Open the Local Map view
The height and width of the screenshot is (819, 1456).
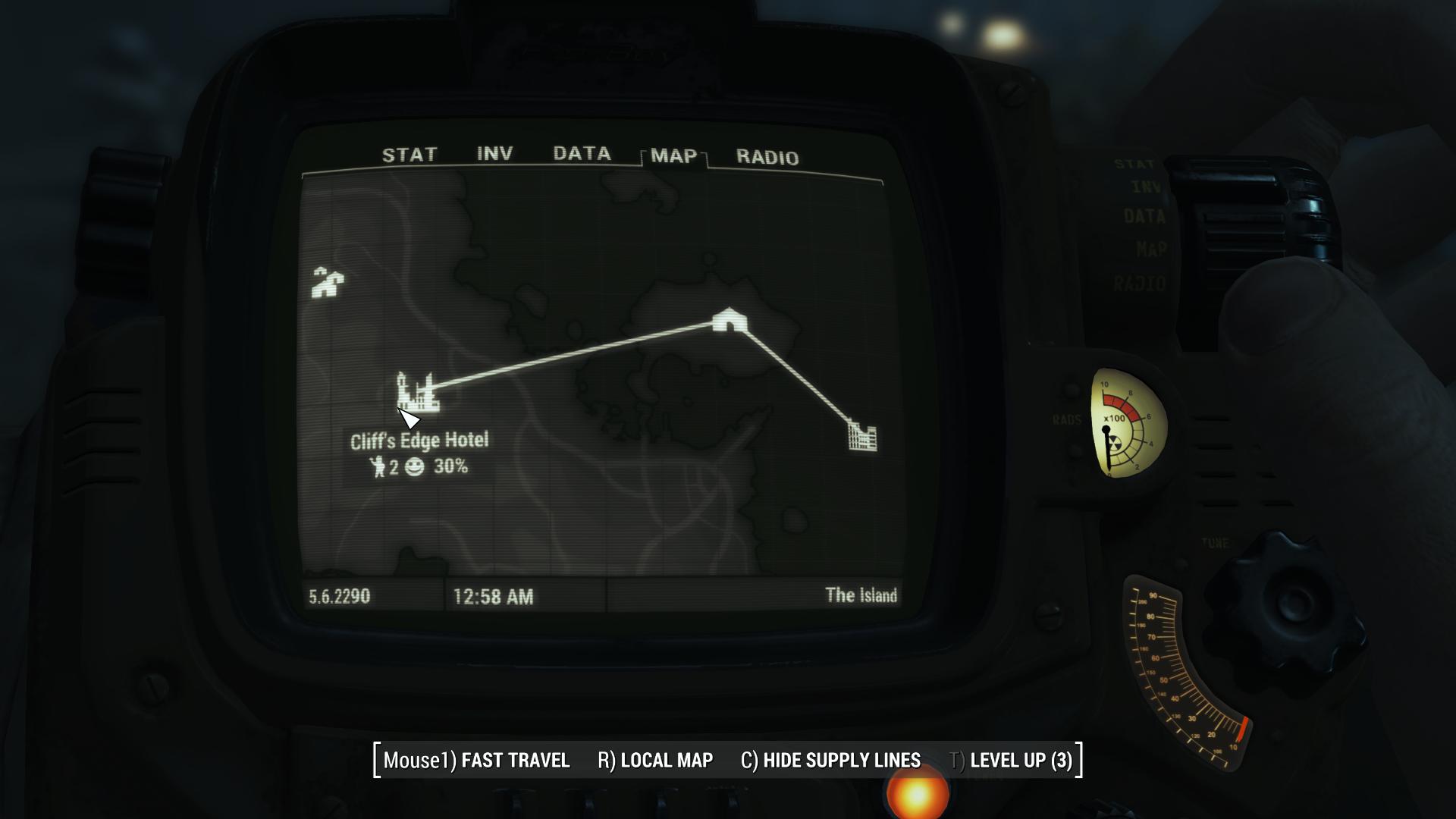tap(655, 760)
